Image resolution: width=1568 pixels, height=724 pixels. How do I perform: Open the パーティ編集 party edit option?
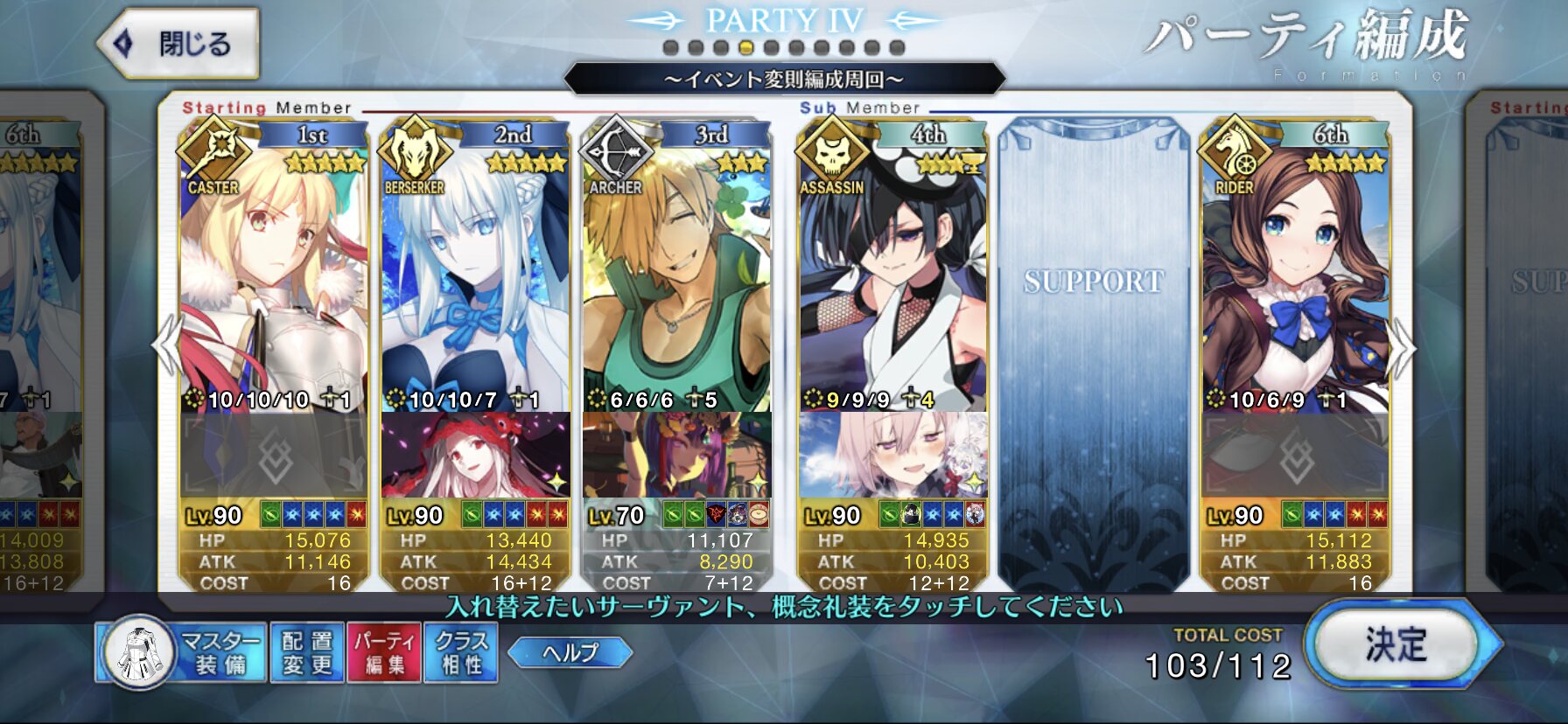tap(384, 653)
